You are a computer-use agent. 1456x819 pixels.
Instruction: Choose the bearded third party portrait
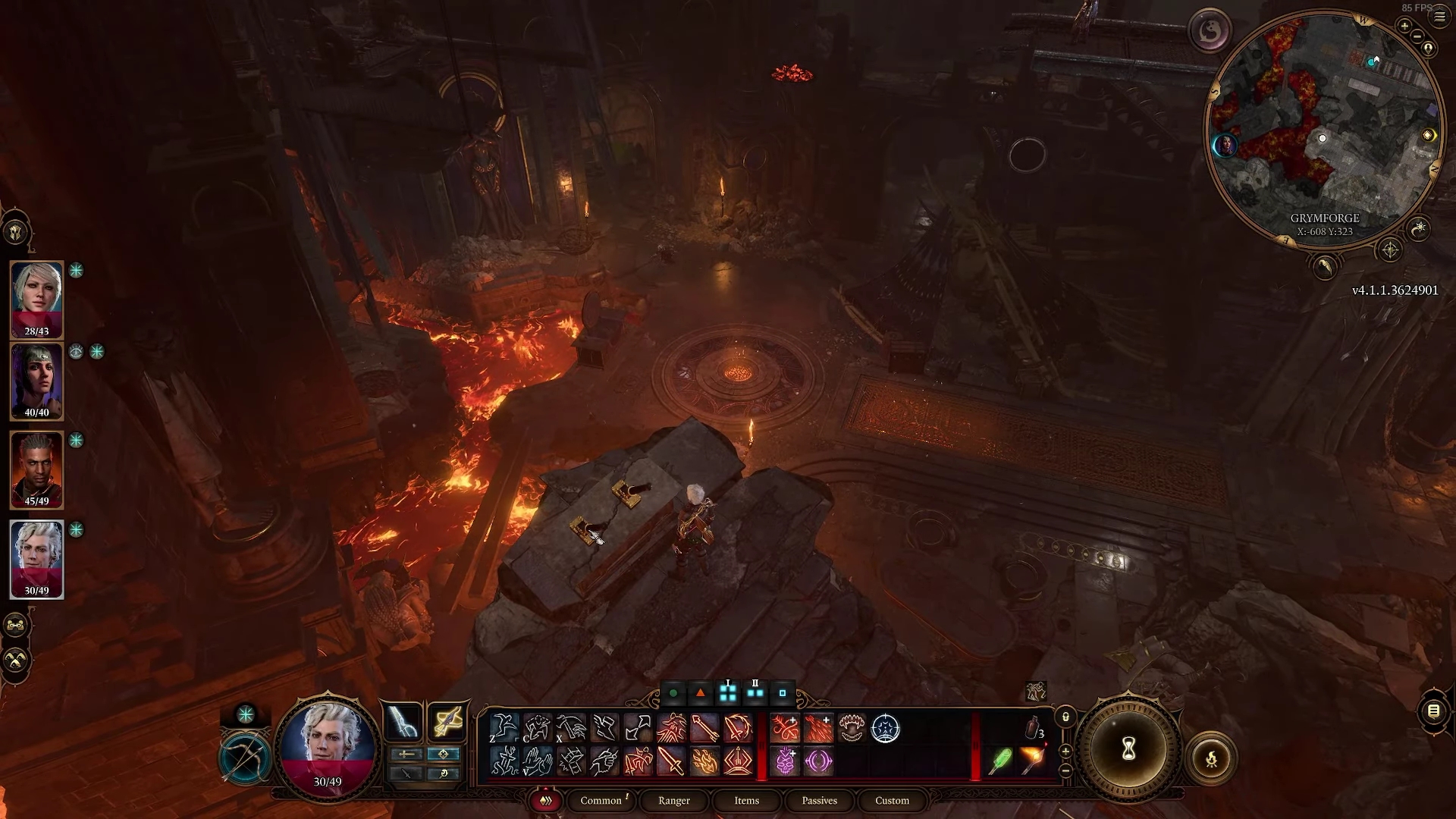click(36, 469)
